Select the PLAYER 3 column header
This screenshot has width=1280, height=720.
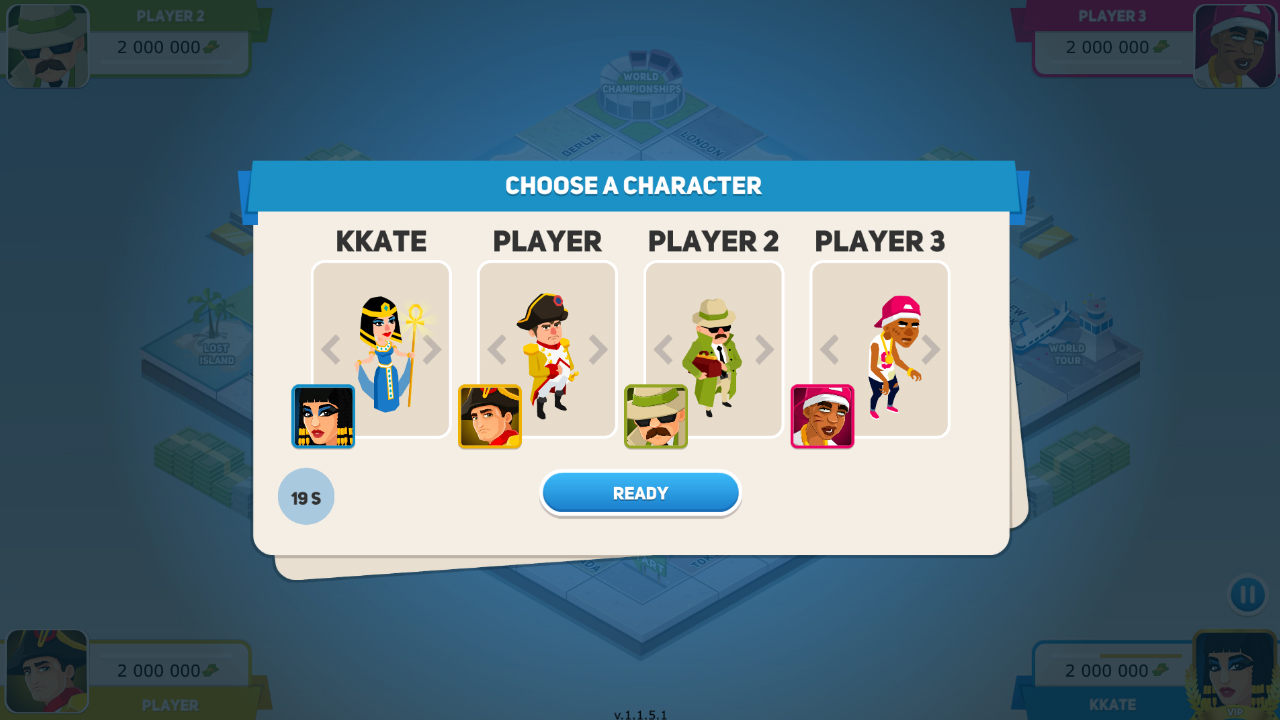(879, 241)
